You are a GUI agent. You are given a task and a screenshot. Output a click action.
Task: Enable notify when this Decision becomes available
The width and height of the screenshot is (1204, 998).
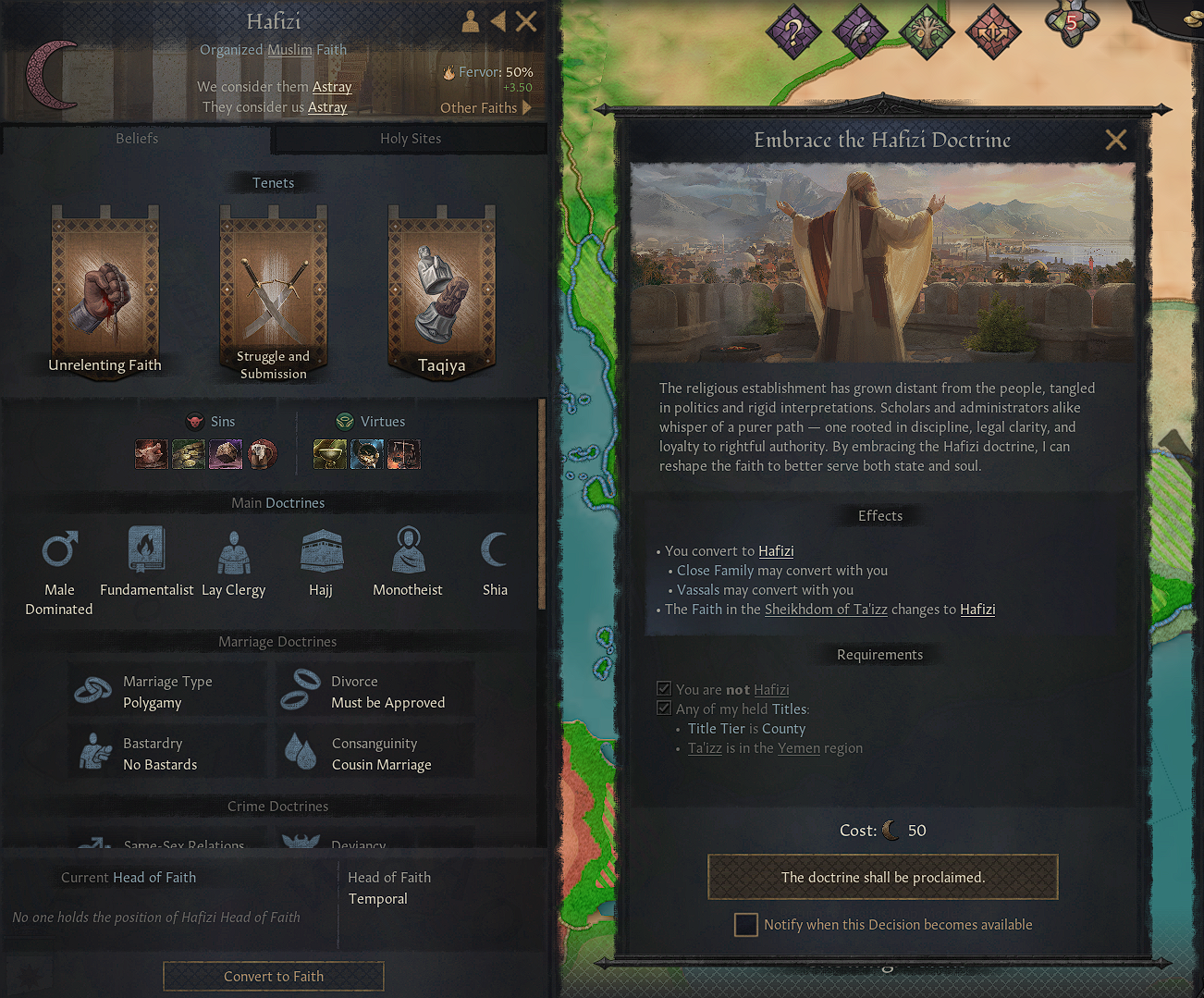[745, 924]
